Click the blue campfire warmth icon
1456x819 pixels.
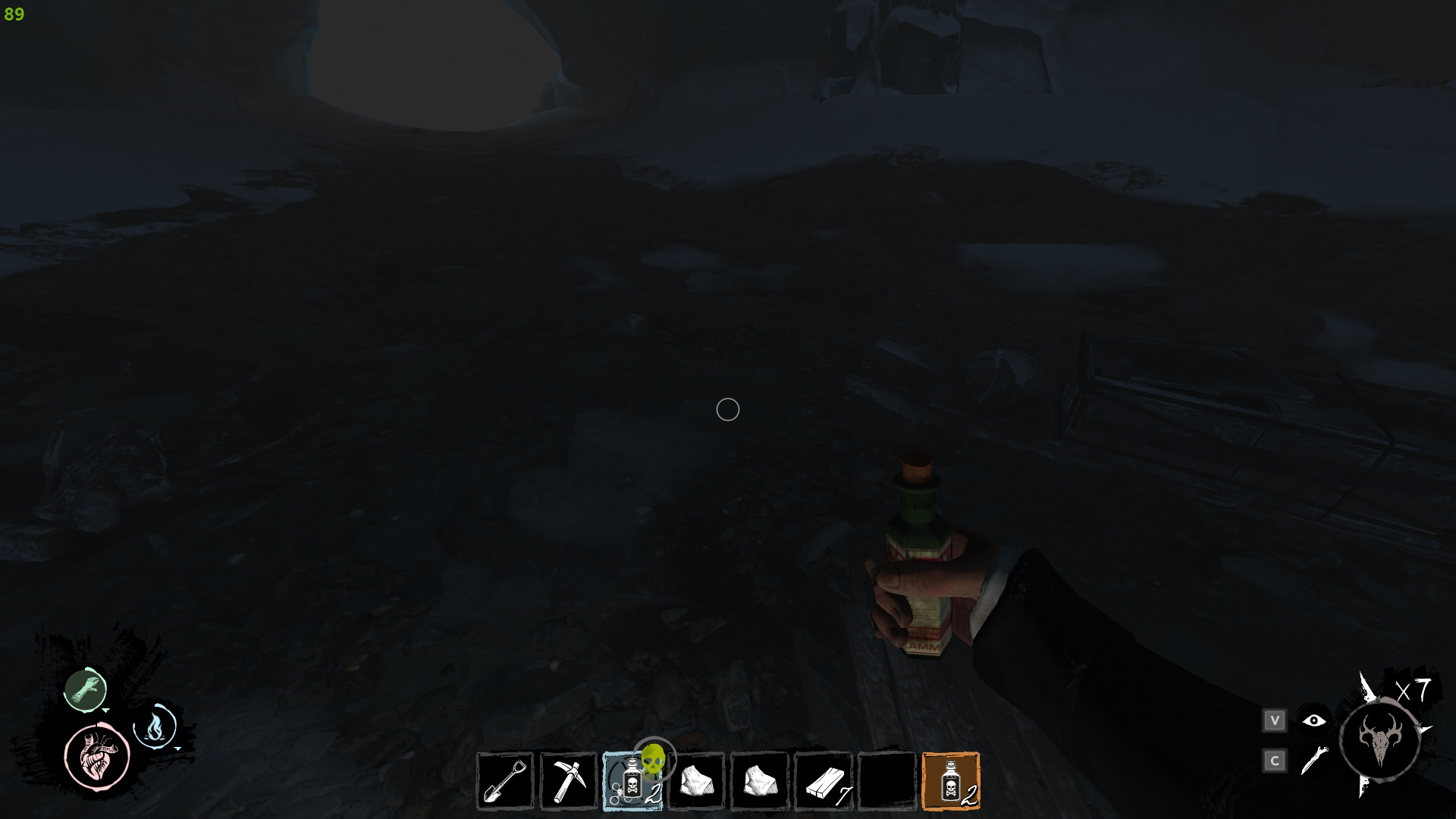click(155, 726)
